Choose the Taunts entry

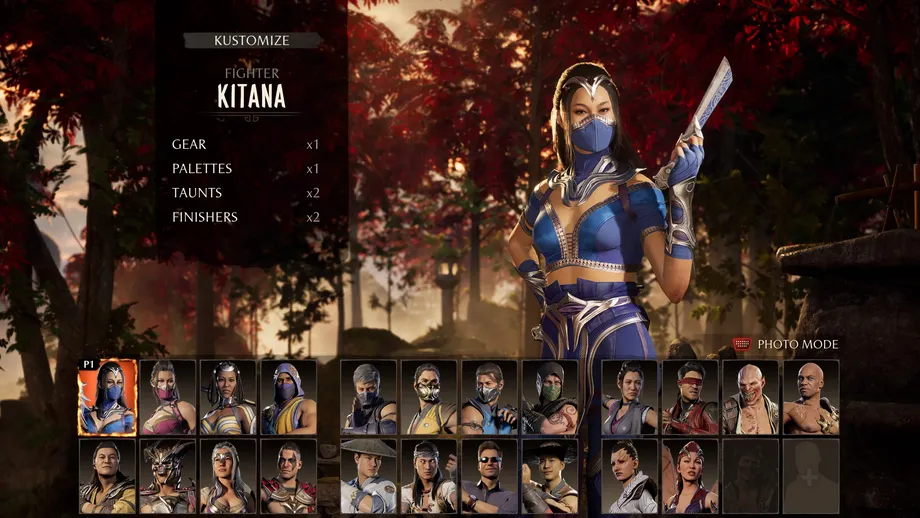click(x=197, y=193)
